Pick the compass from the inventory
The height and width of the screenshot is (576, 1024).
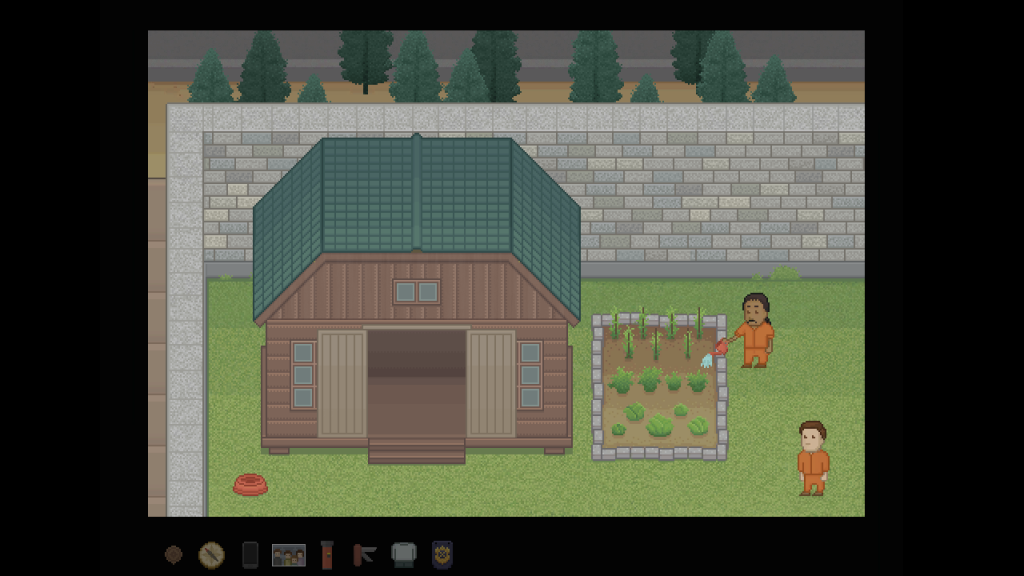point(211,554)
